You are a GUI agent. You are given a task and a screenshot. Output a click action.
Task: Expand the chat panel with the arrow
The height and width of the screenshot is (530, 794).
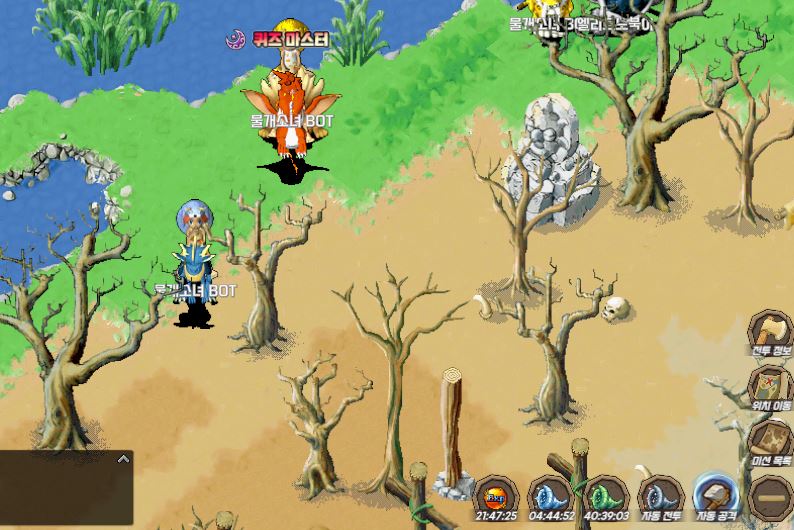pos(123,459)
